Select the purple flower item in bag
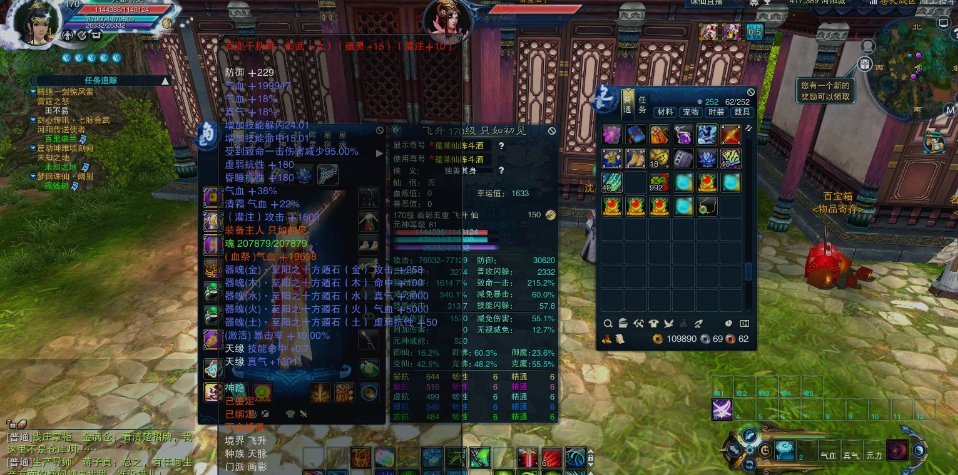This screenshot has height=475, width=958. tap(612, 134)
